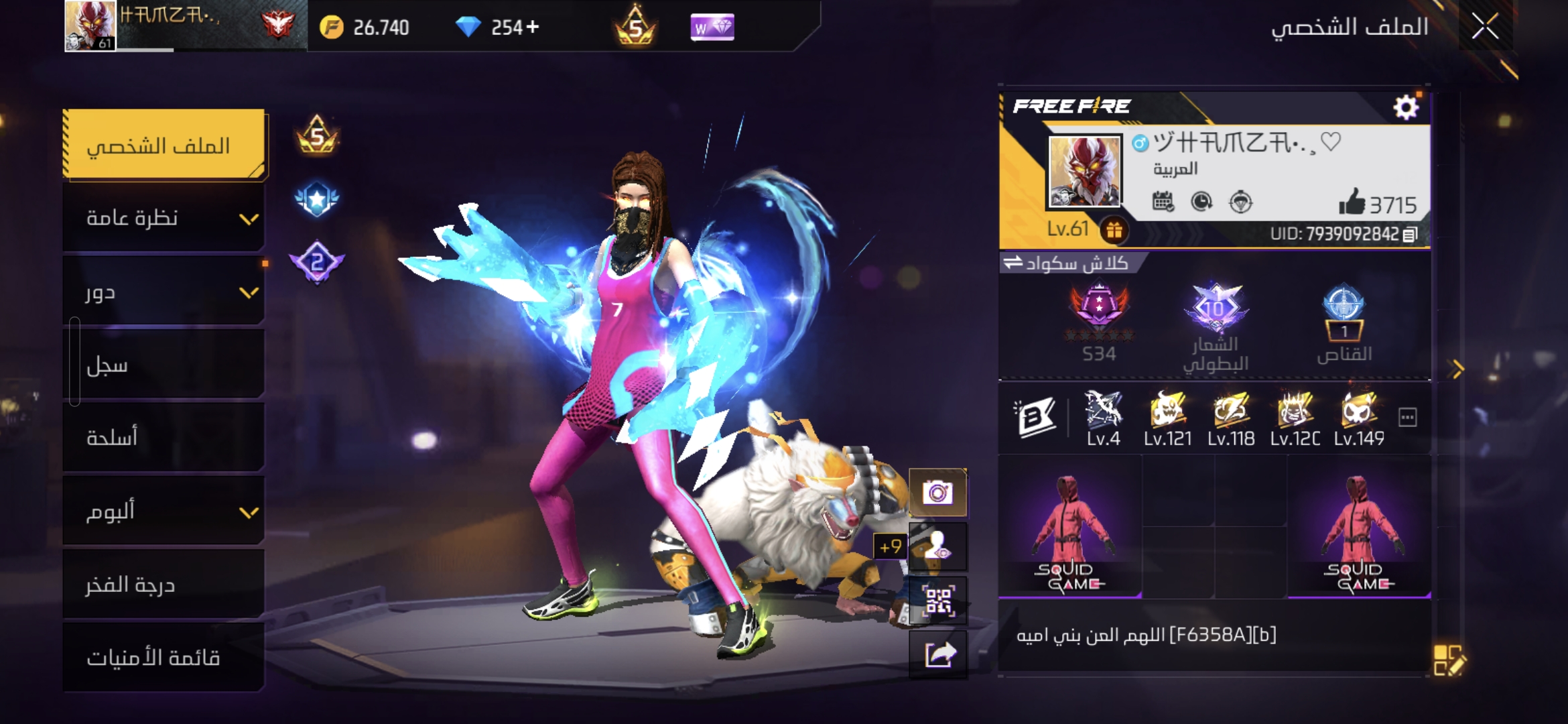This screenshot has height=724, width=1568.
Task: Click the thumbs-up likes button
Action: tap(1352, 202)
